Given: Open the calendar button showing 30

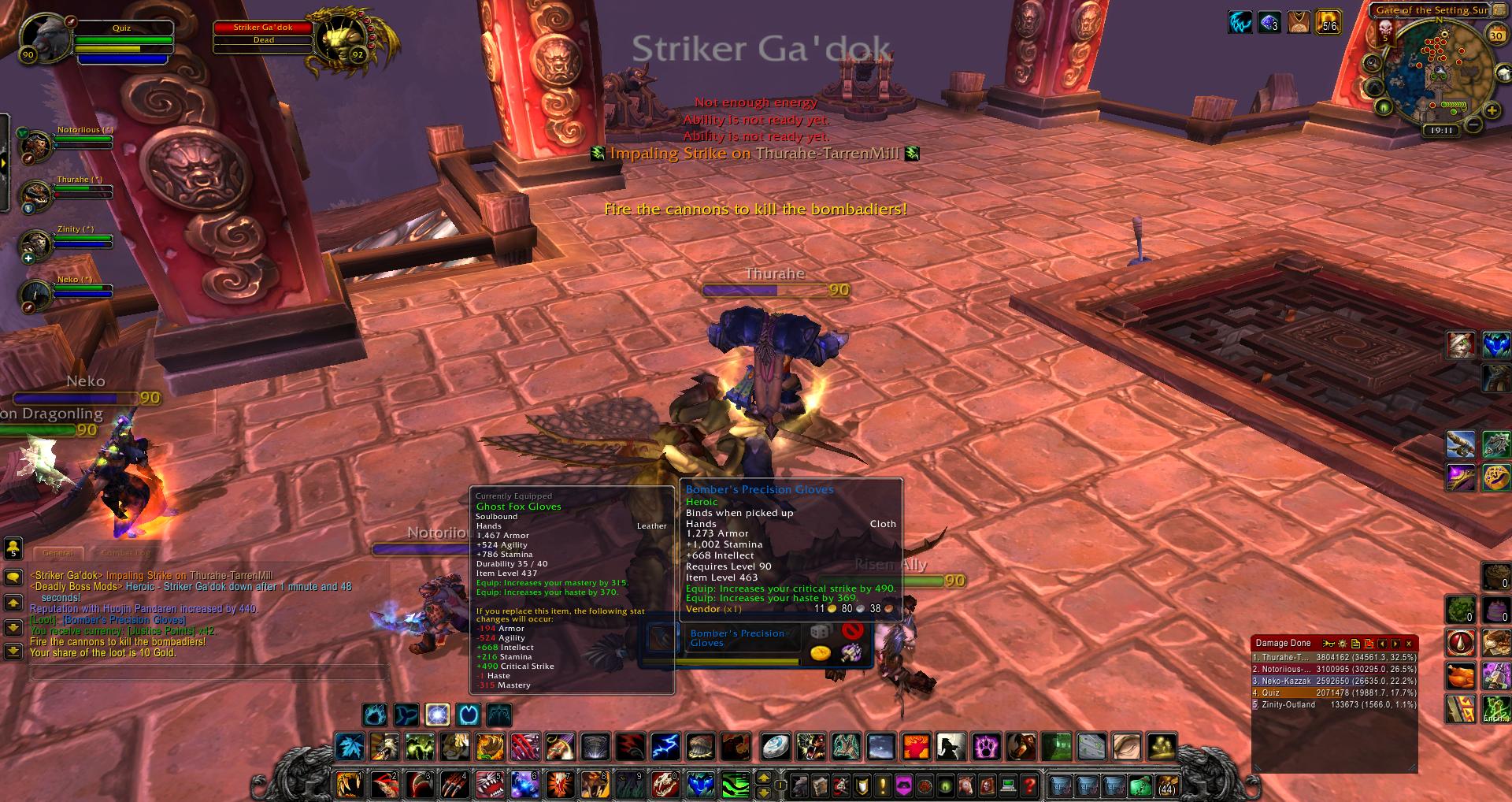Looking at the screenshot, I should click(x=1496, y=35).
